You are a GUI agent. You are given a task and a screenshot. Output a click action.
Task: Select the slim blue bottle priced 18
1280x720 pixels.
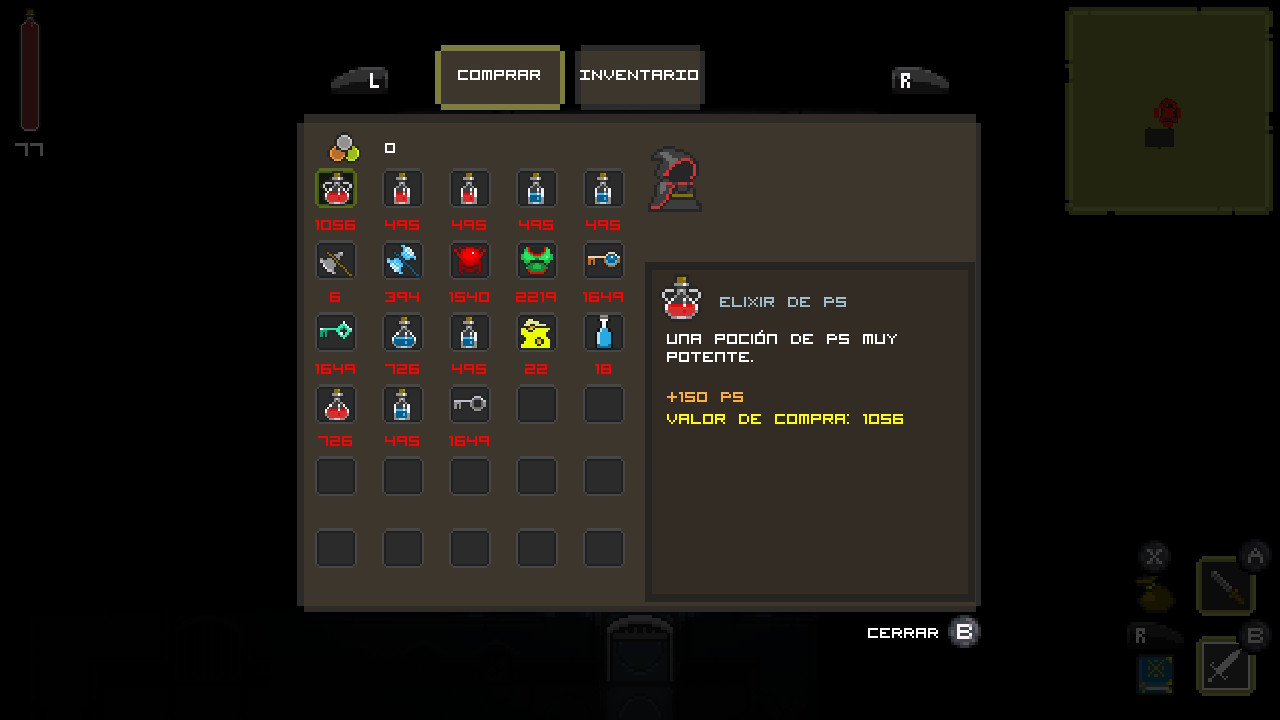click(604, 333)
